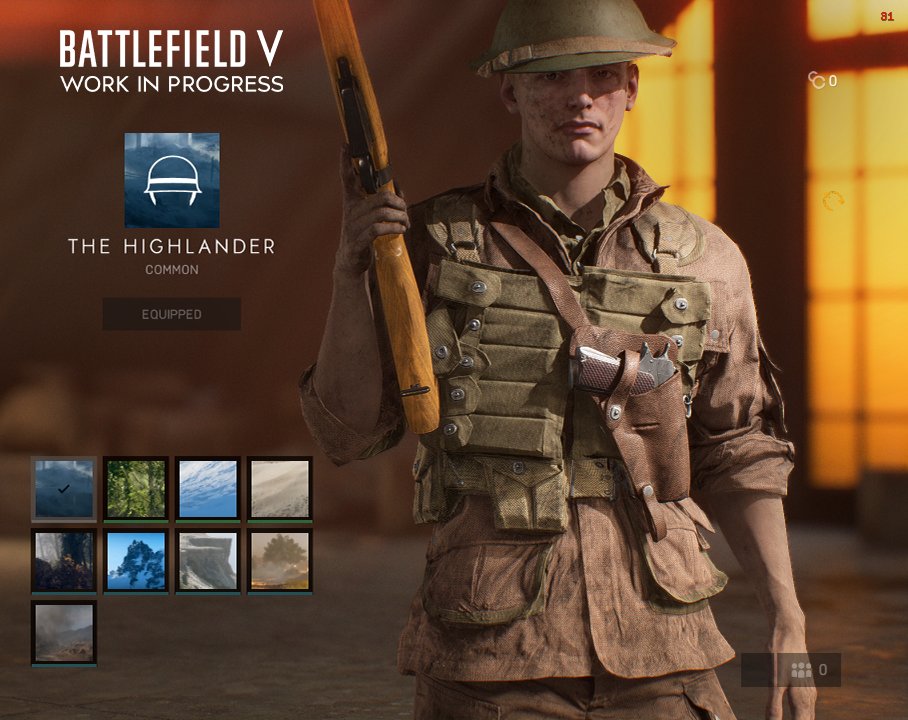908x720 pixels.
Task: Click The Highlander helmet item icon
Action: (x=172, y=180)
